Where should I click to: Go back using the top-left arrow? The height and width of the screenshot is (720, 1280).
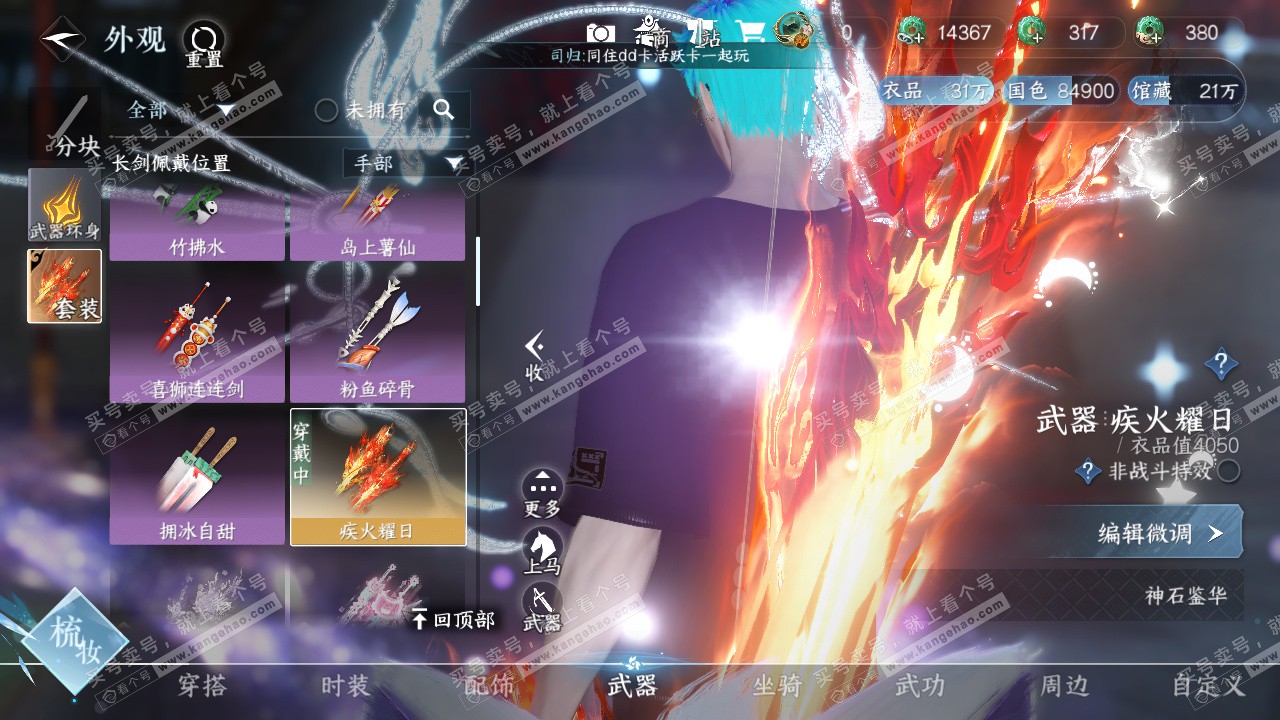coord(62,39)
